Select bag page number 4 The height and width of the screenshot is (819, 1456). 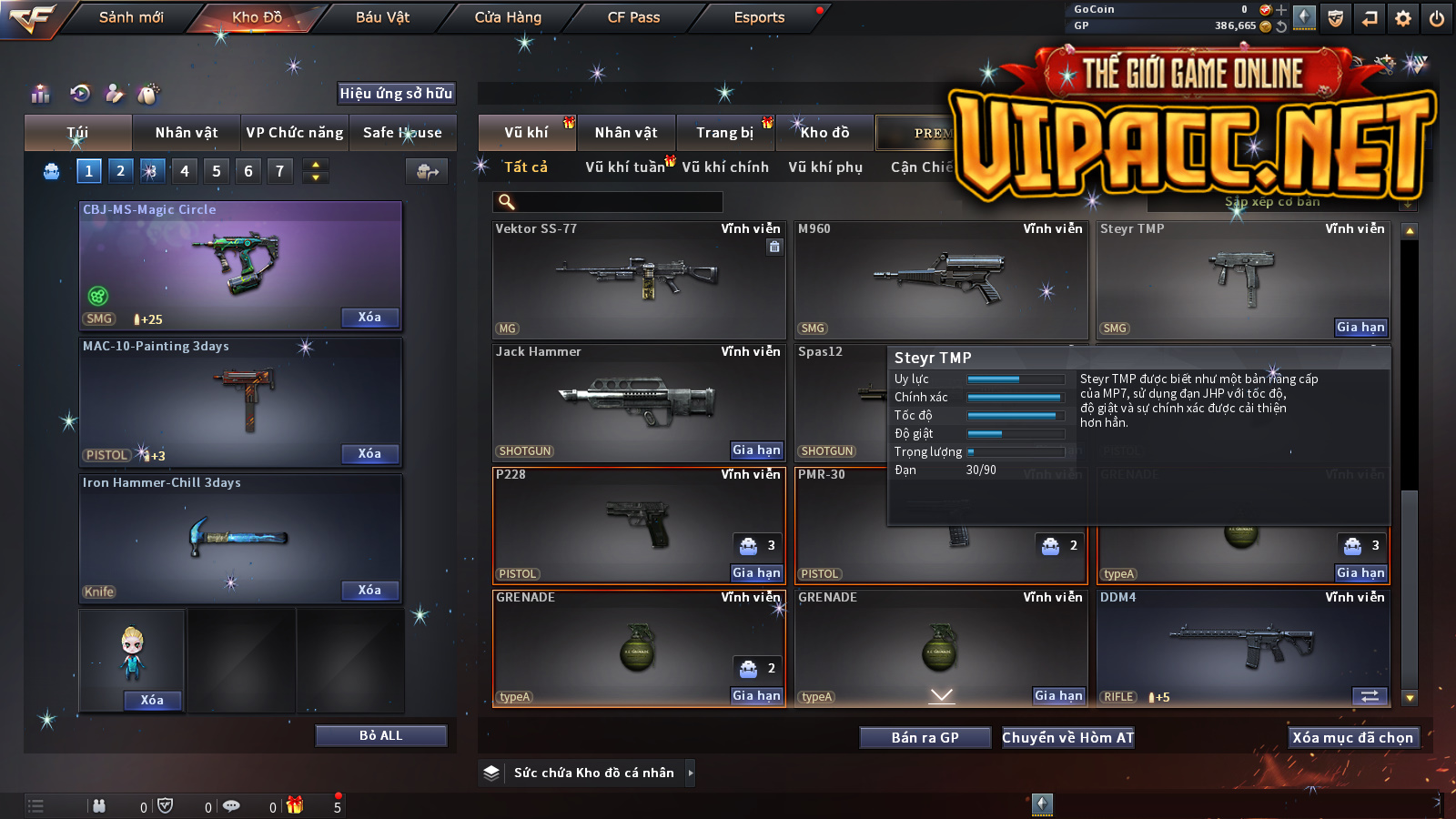pyautogui.click(x=185, y=171)
